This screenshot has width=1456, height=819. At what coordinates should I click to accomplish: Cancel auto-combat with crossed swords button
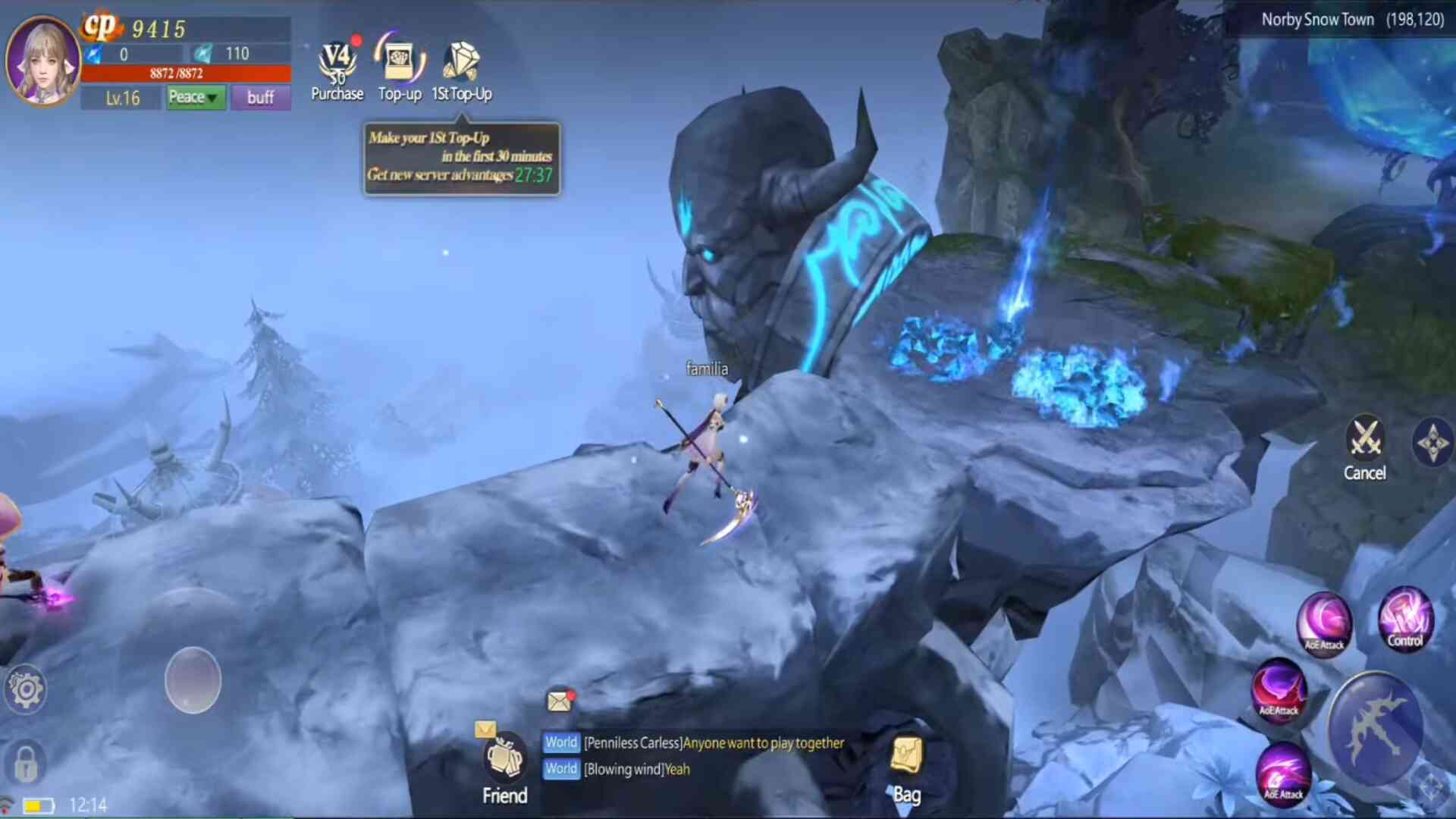1365,447
